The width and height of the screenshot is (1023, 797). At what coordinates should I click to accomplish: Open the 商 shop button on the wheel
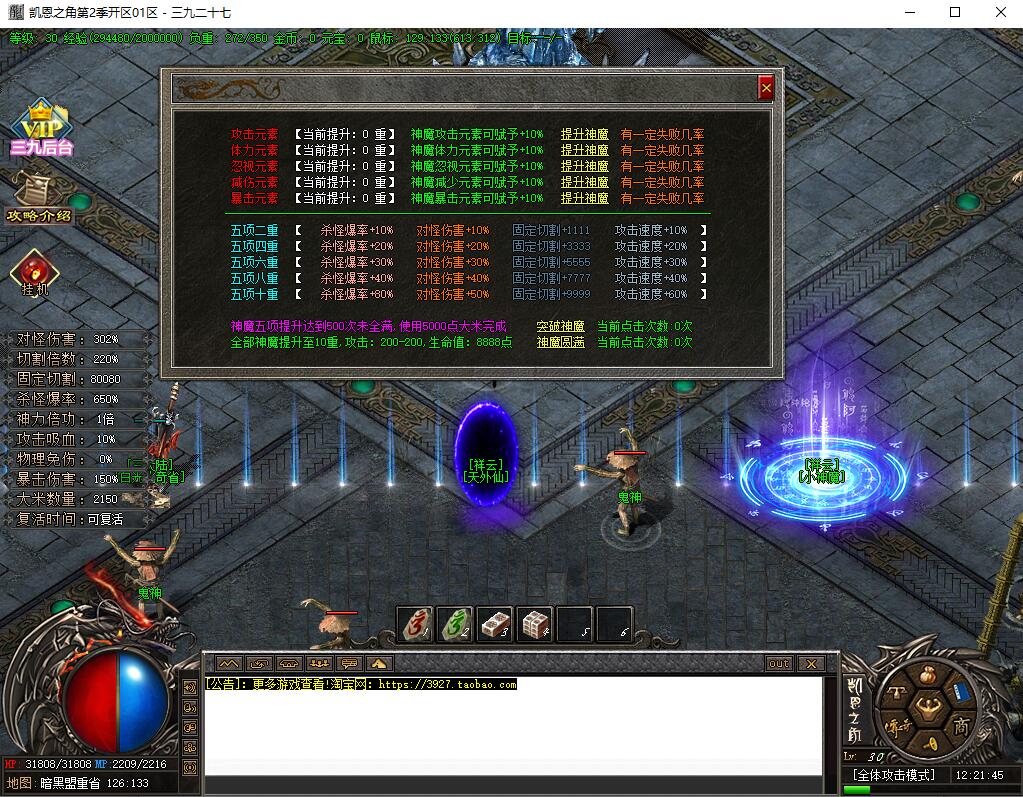961,724
